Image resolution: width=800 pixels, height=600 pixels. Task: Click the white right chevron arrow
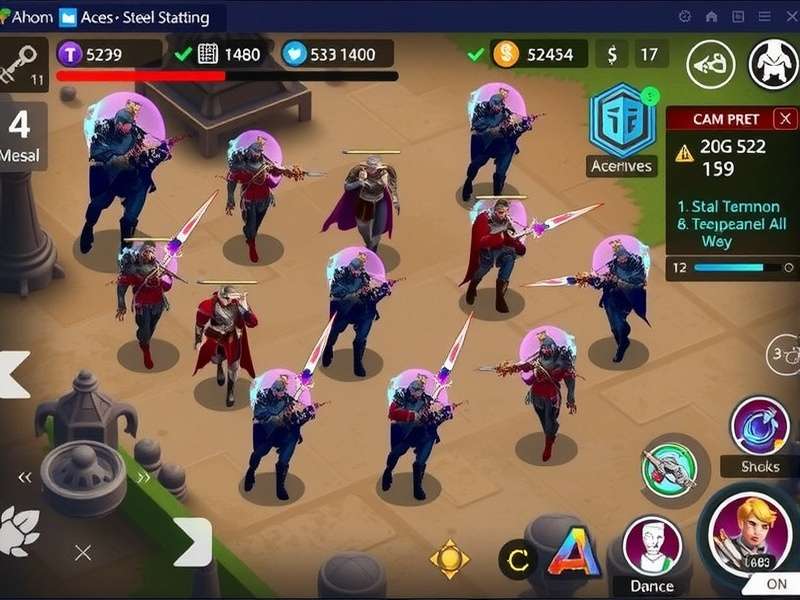pos(190,542)
